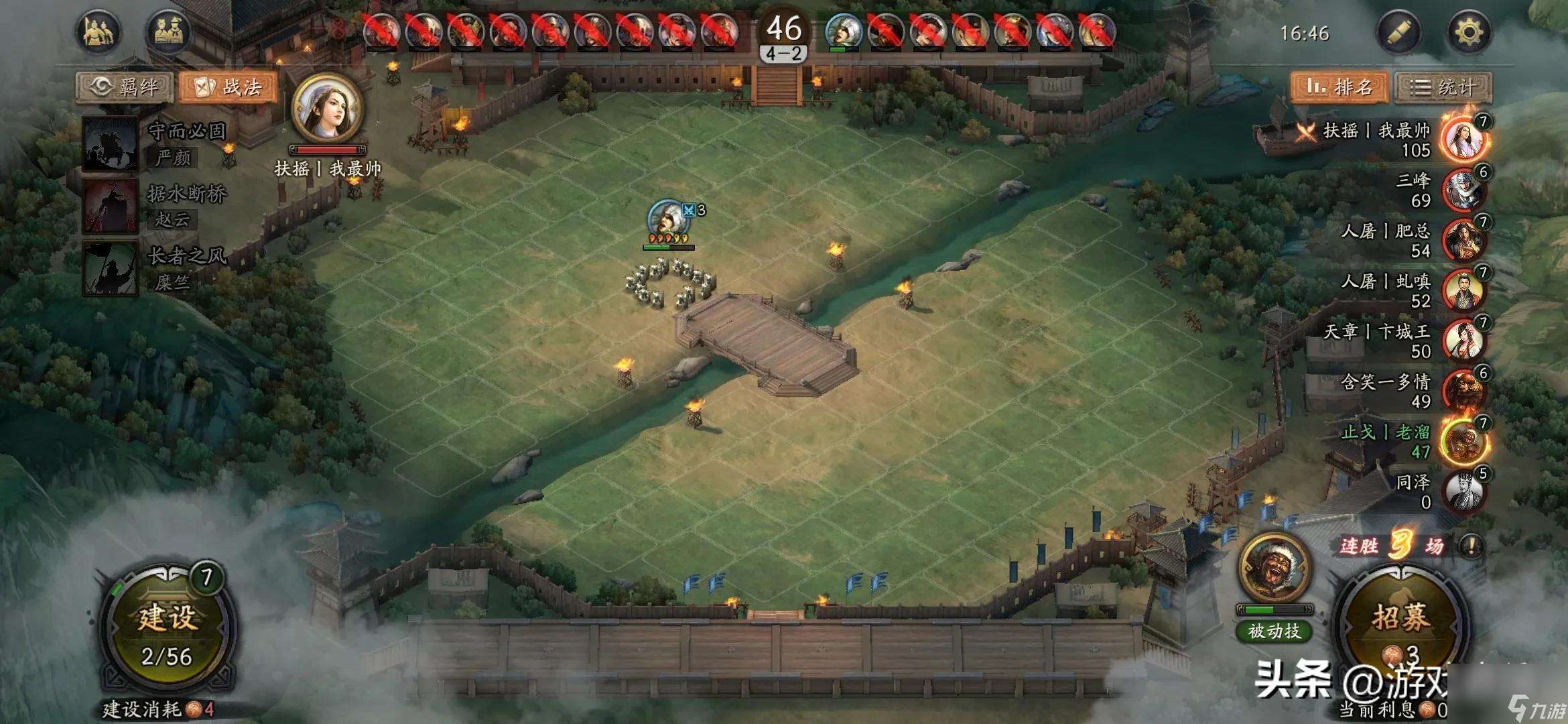Show the 统计 statistics tab
This screenshot has height=724, width=1568.
[1443, 87]
